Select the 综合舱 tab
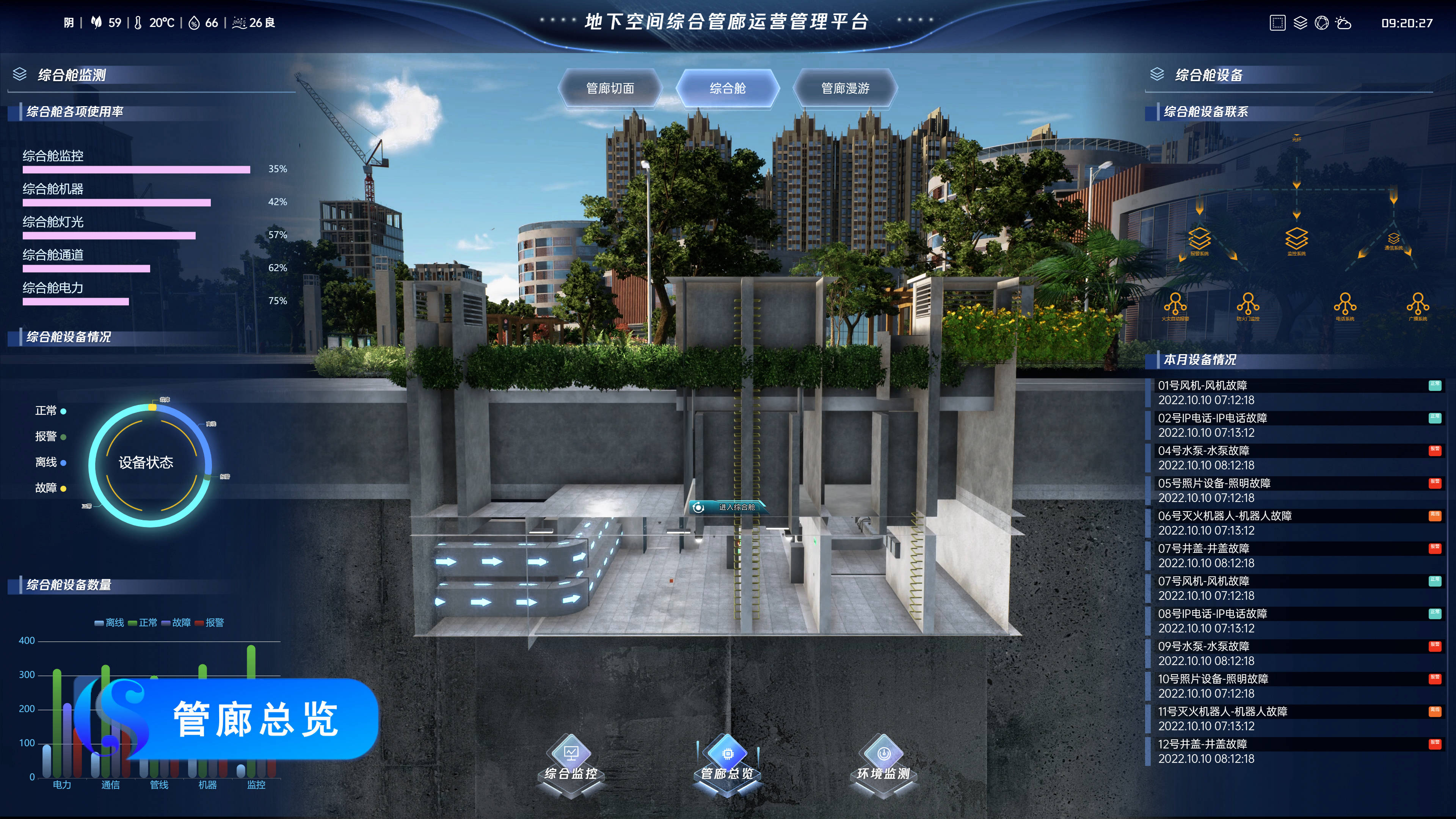1456x819 pixels. click(728, 88)
